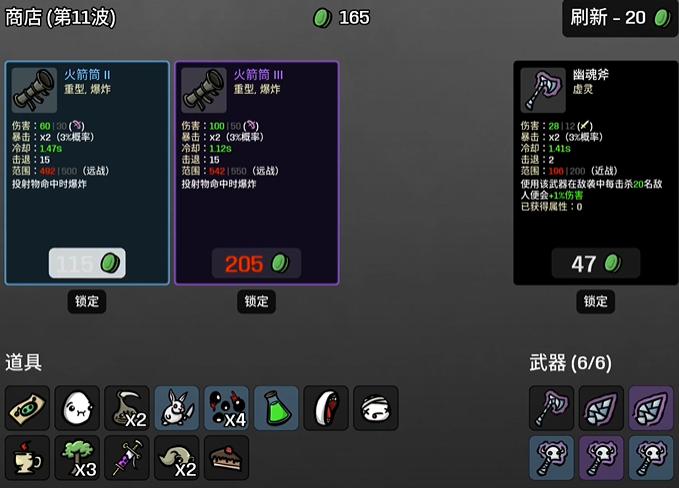Select the purple syringe item
Image resolution: width=679 pixels, height=488 pixels.
tap(127, 457)
